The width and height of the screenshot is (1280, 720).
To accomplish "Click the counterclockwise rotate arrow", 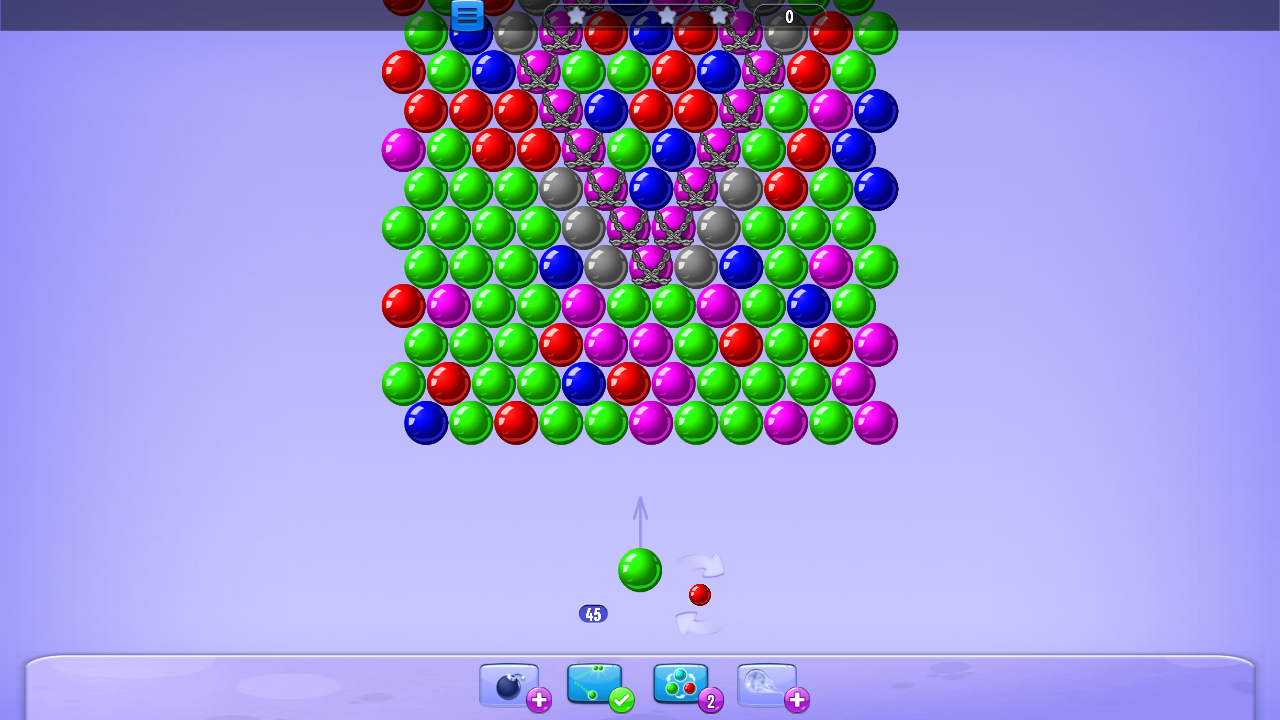I will tap(700, 625).
